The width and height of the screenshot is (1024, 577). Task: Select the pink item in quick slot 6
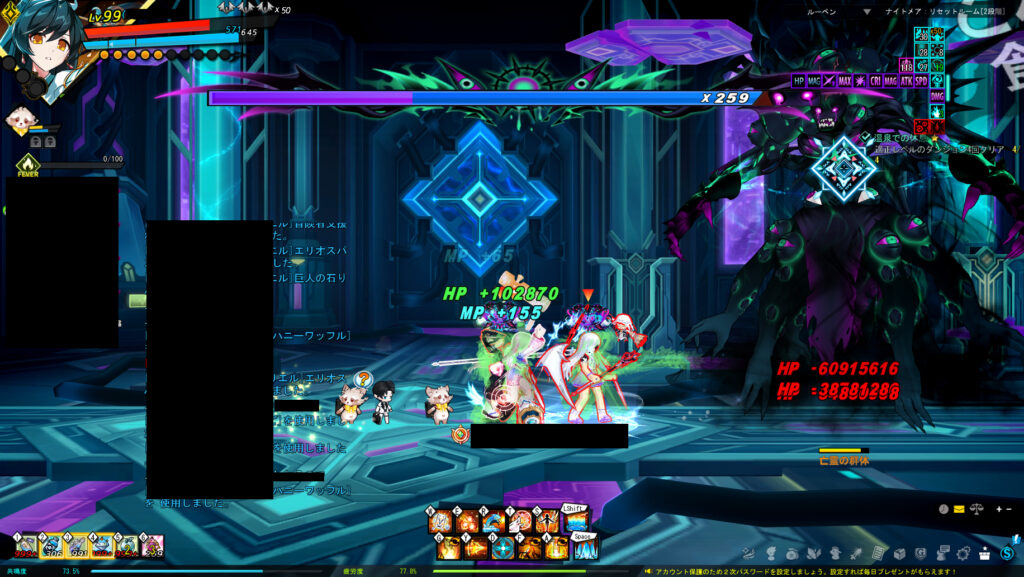pyautogui.click(x=152, y=546)
